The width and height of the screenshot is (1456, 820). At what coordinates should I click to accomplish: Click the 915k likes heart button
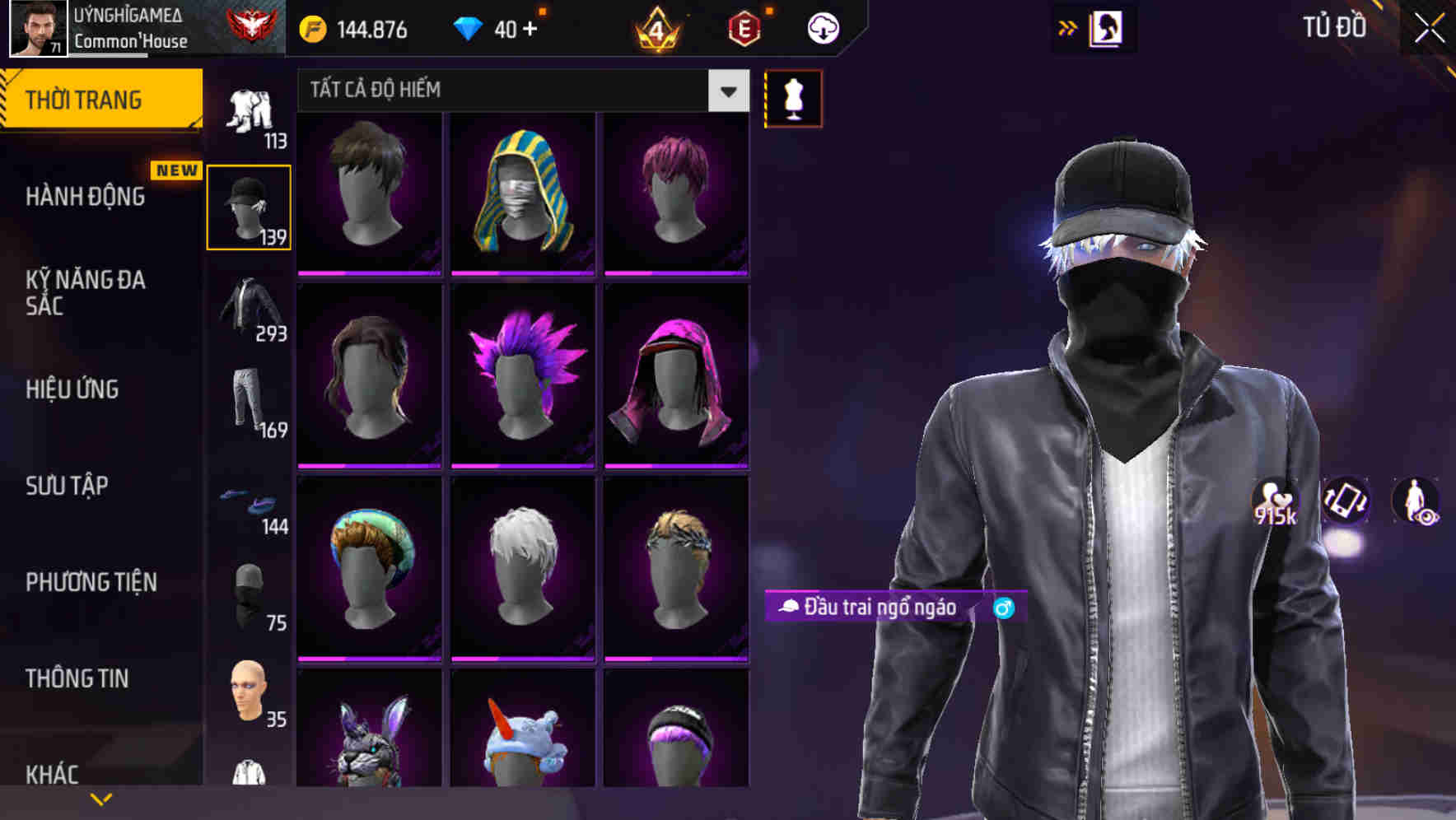click(1275, 502)
